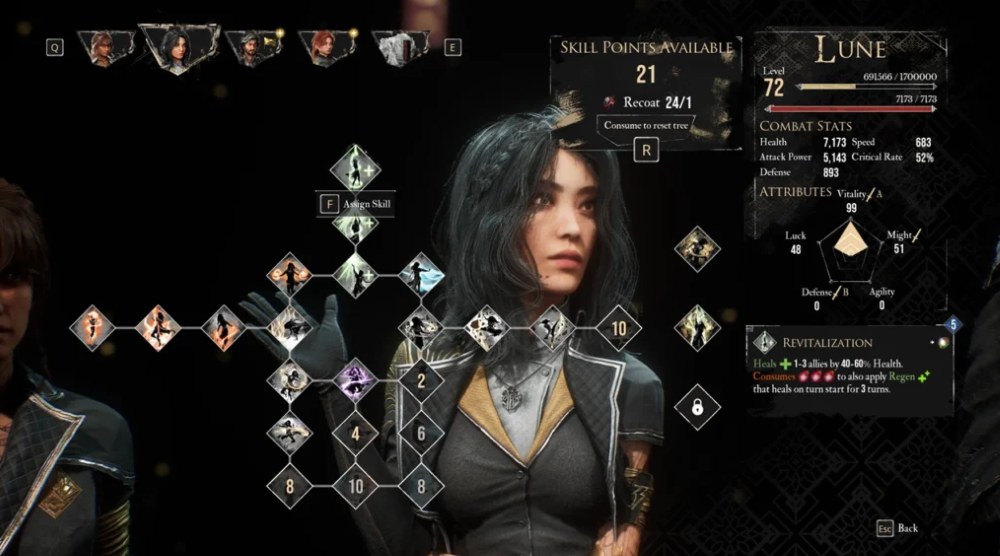
Task: Pick the icy blue skill node
Action: tap(421, 273)
